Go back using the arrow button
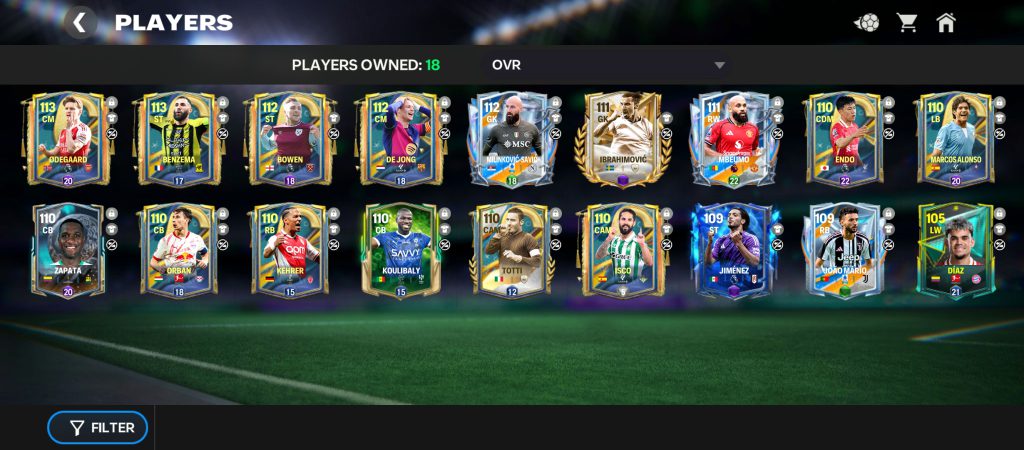The image size is (1024, 450). tap(80, 22)
